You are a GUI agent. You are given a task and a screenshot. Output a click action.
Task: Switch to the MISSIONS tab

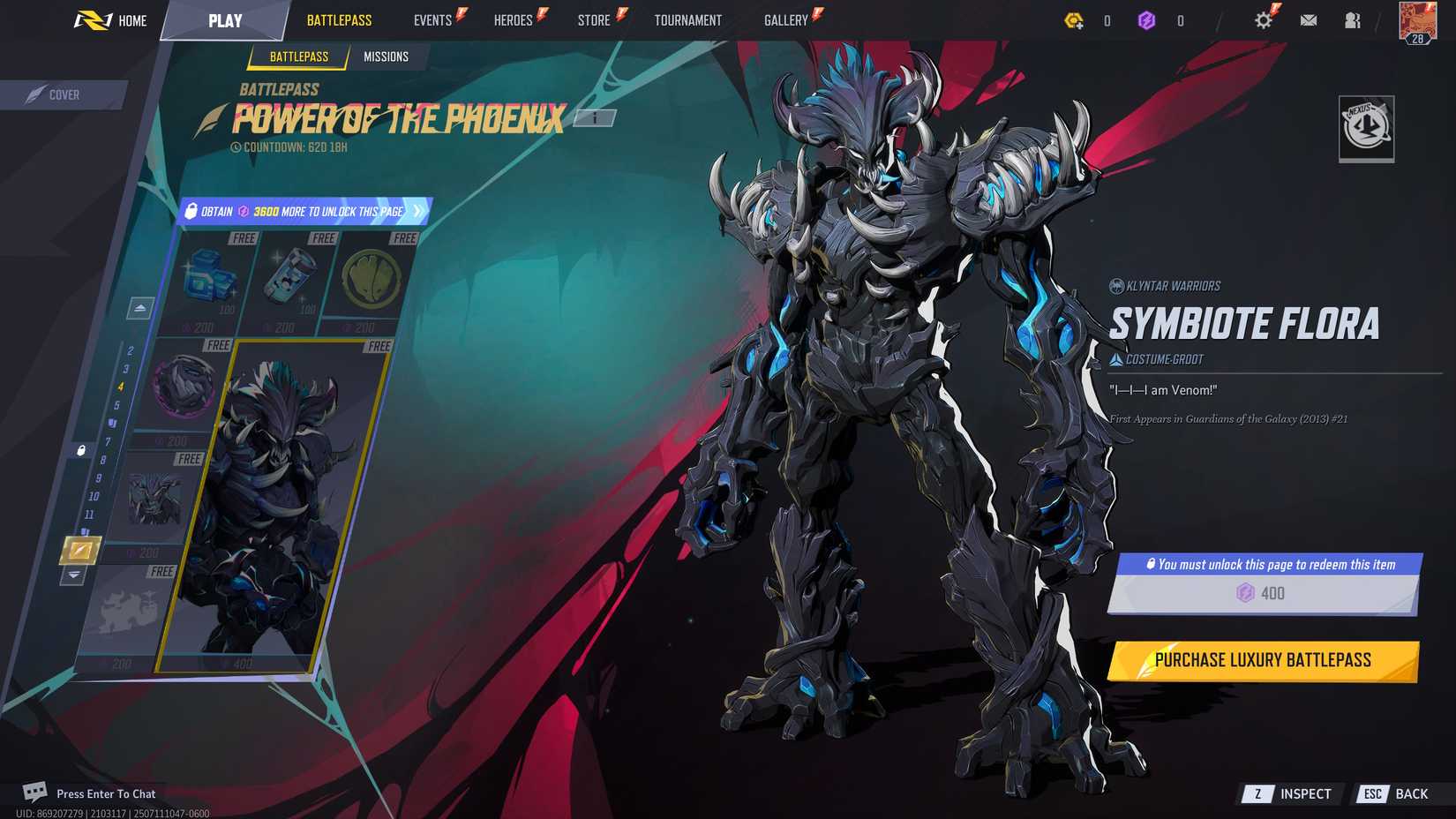387,56
